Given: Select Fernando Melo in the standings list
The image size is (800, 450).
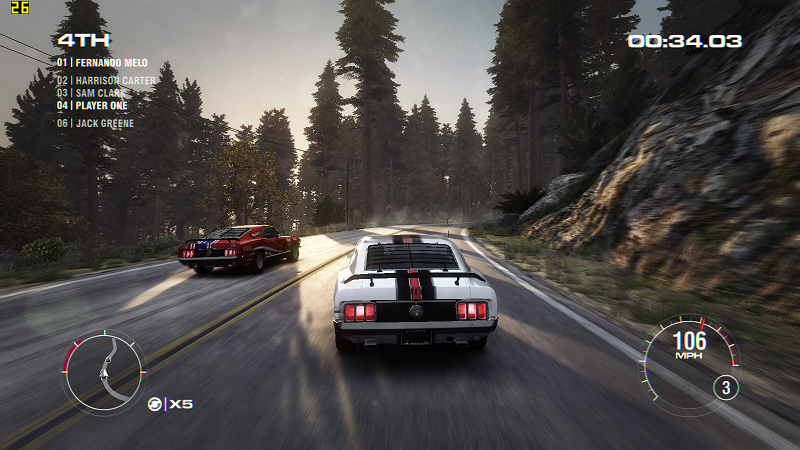Looking at the screenshot, I should [103, 62].
